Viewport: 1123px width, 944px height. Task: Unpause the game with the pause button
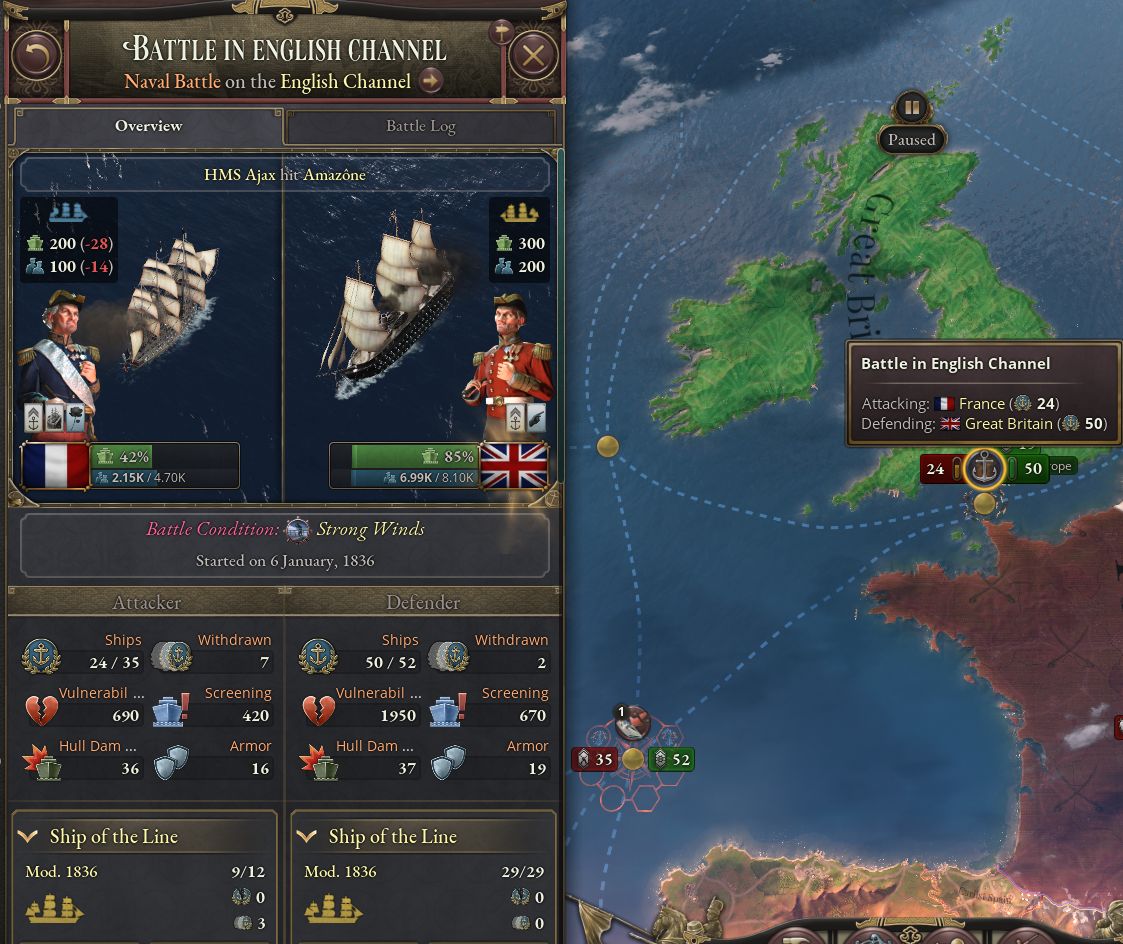click(911, 107)
